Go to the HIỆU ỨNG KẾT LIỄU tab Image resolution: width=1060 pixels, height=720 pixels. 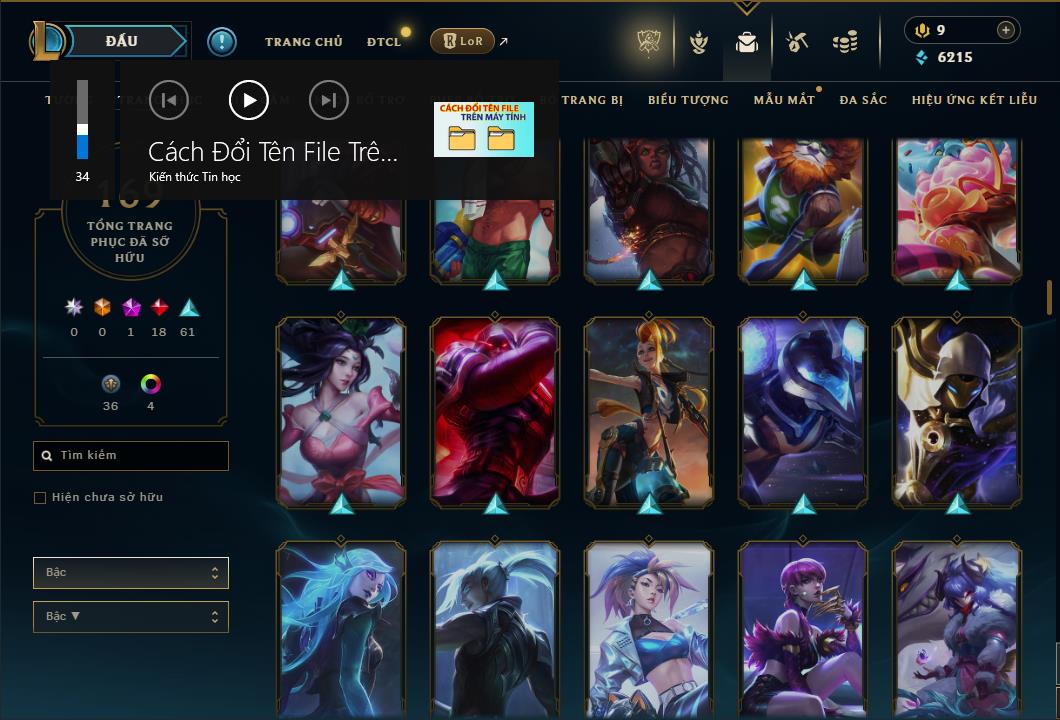974,100
